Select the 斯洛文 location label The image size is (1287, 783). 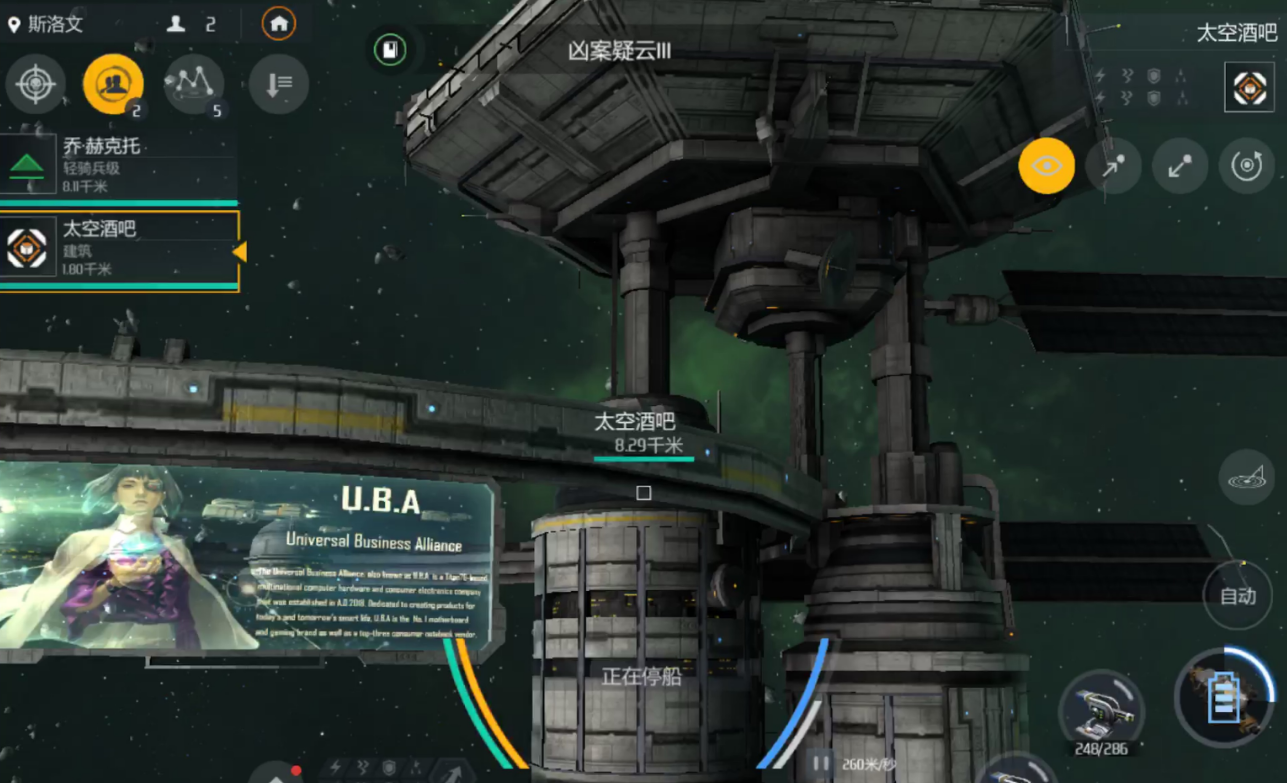[x=46, y=24]
